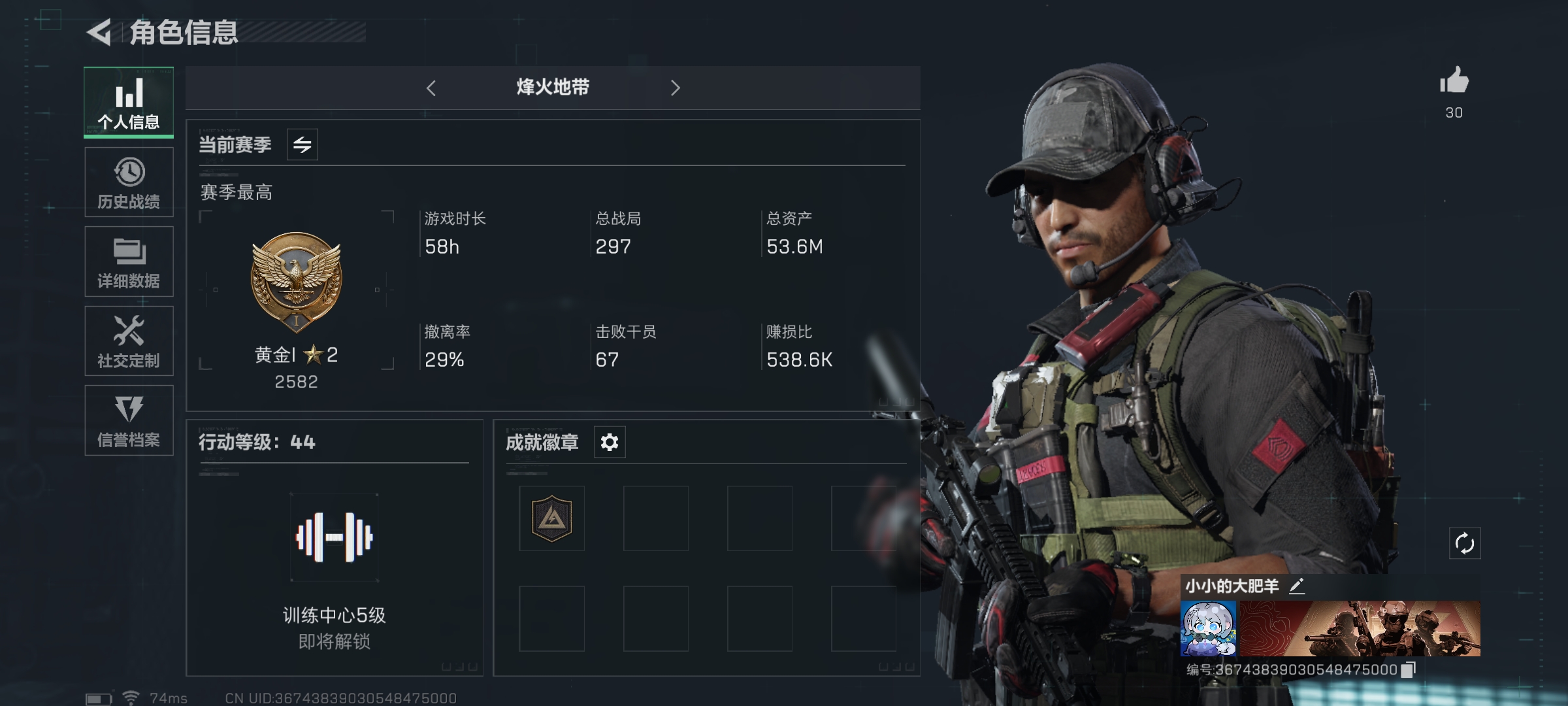Open the 社交定制 tab
This screenshot has height=706, width=1568.
tap(129, 341)
